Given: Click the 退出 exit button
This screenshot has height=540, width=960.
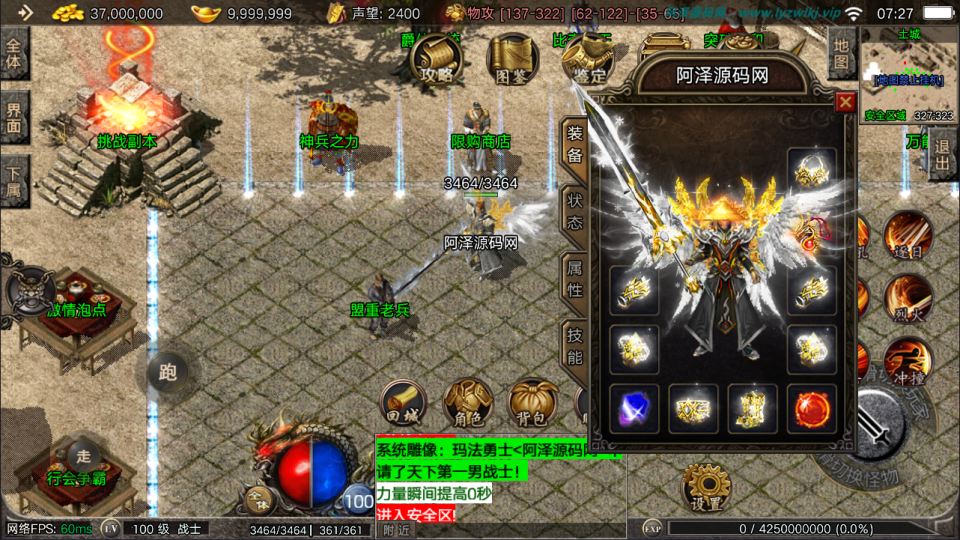Looking at the screenshot, I should coord(942,154).
